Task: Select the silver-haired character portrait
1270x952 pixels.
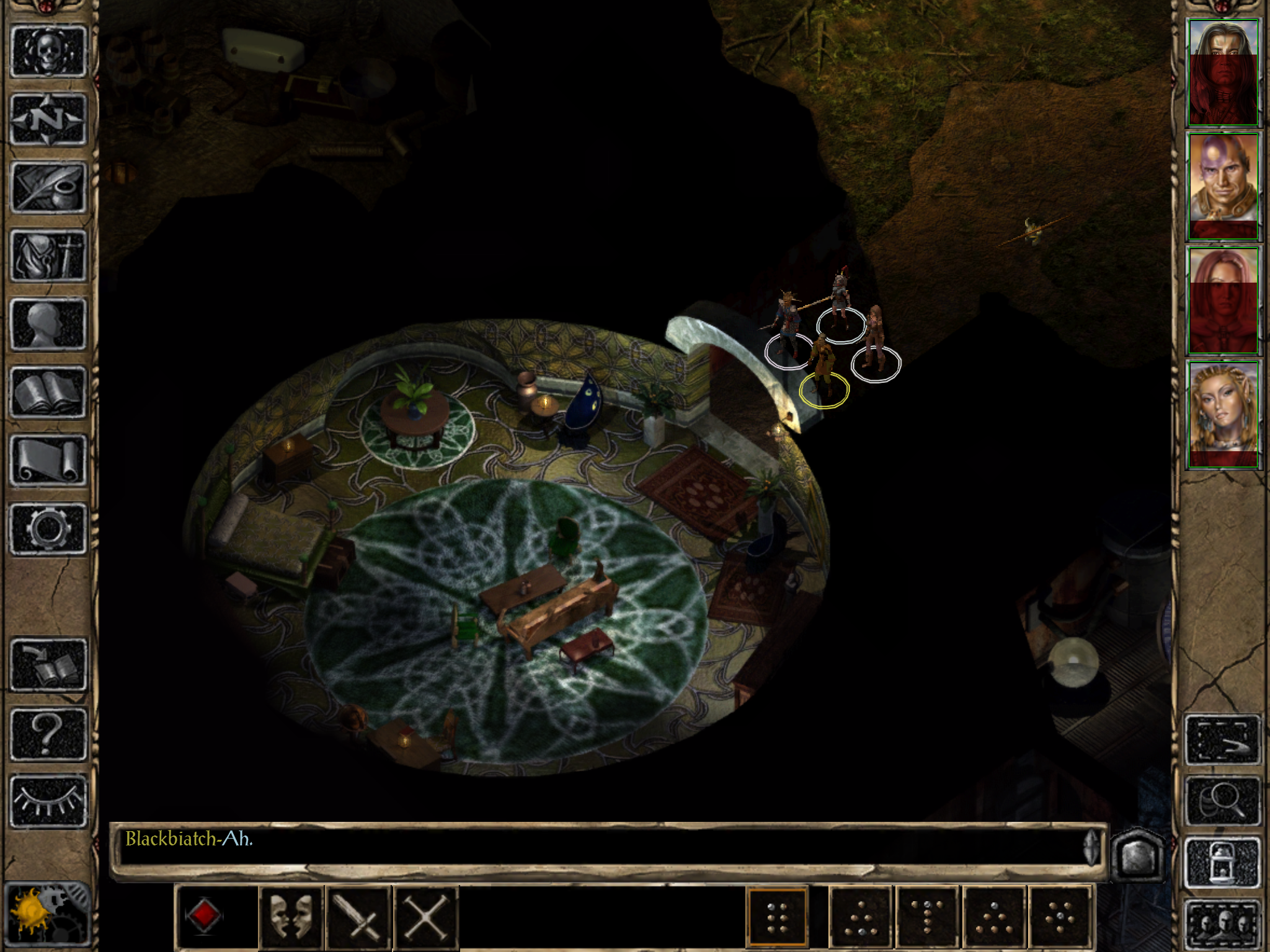Action: click(x=1223, y=73)
